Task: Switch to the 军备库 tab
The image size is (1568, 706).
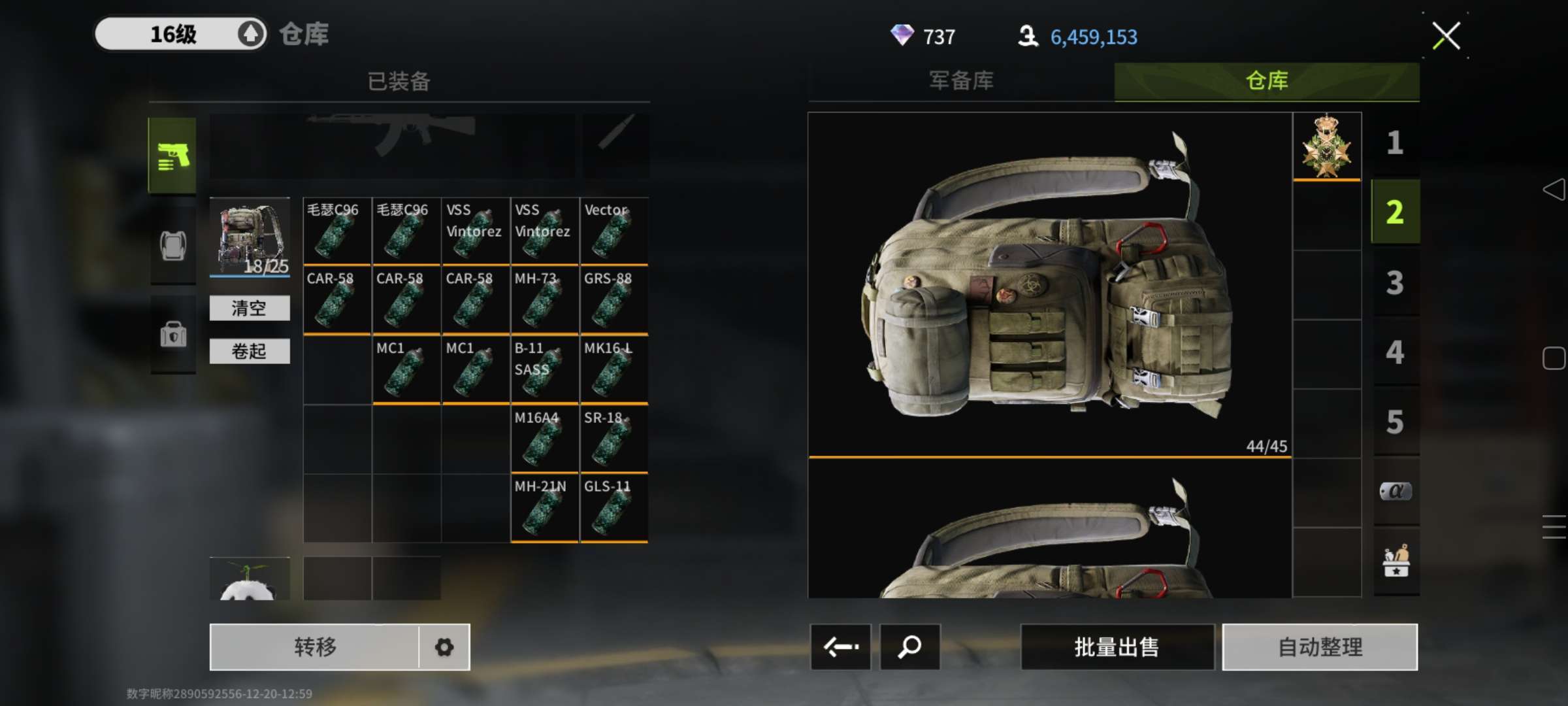Action: click(961, 81)
